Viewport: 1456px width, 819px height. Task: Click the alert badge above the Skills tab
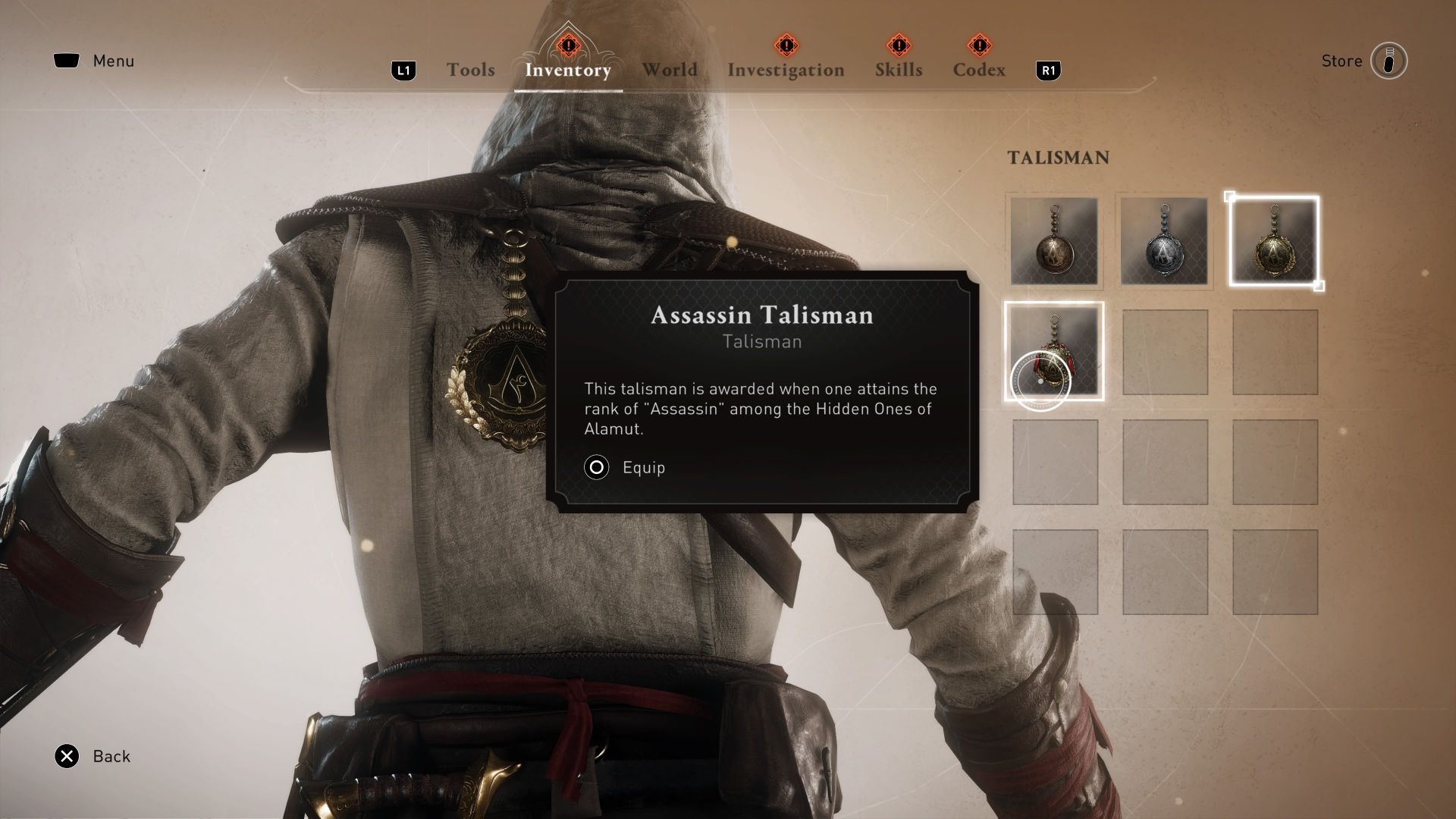tap(899, 45)
